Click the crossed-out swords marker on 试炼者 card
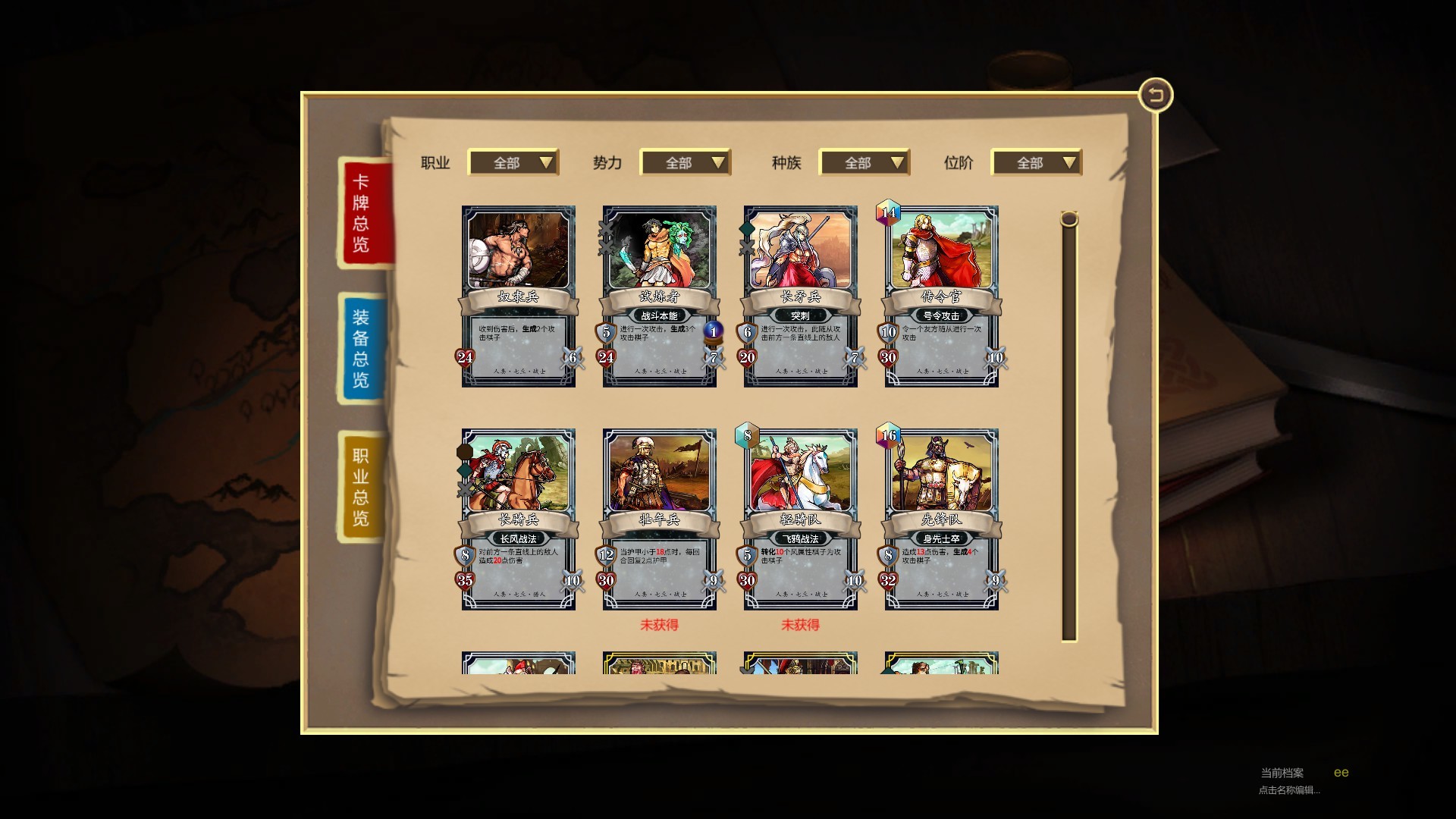The height and width of the screenshot is (819, 1456). coord(606,230)
